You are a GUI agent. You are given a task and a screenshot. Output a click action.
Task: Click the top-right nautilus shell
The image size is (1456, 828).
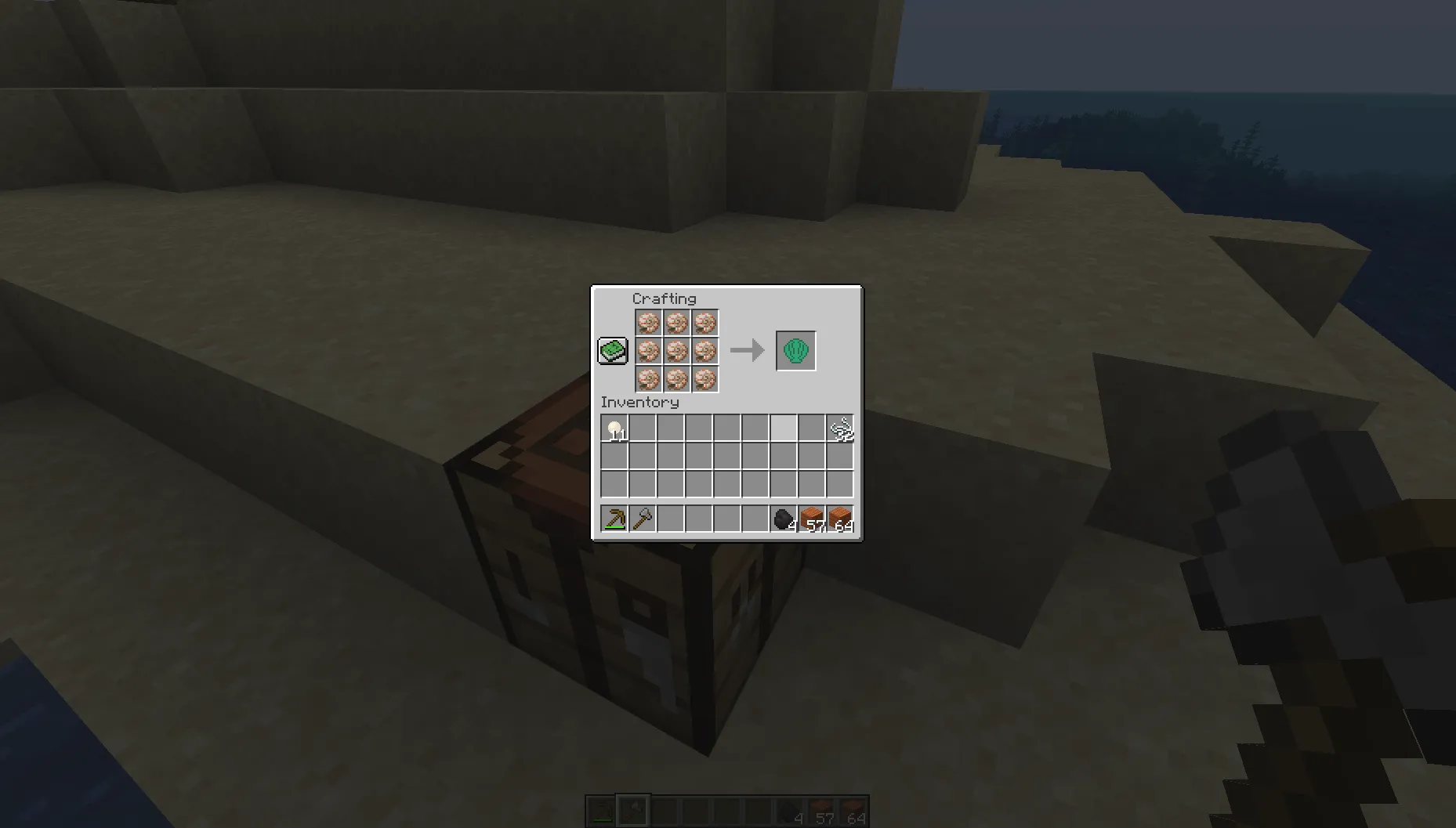coord(704,322)
